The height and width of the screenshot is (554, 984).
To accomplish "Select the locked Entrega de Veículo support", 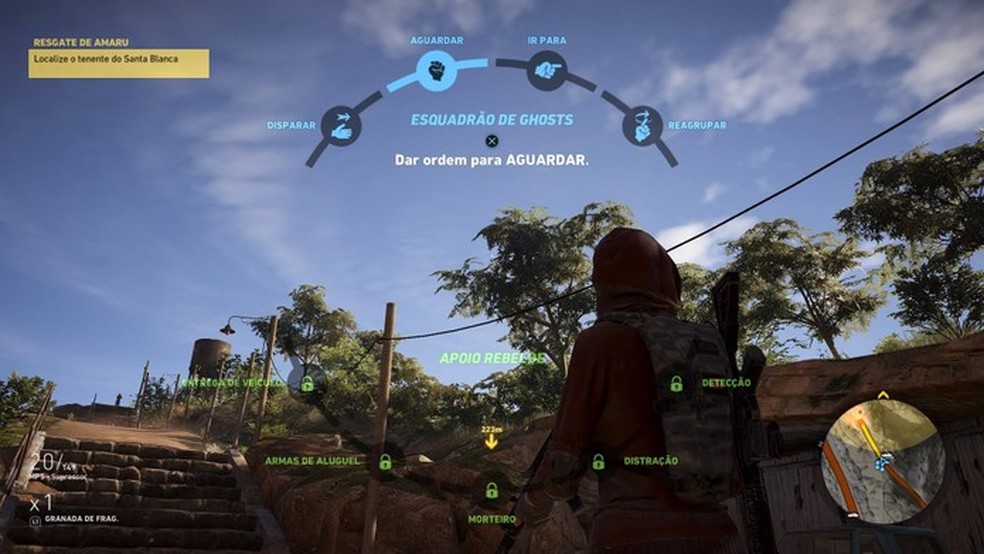I will [x=307, y=383].
